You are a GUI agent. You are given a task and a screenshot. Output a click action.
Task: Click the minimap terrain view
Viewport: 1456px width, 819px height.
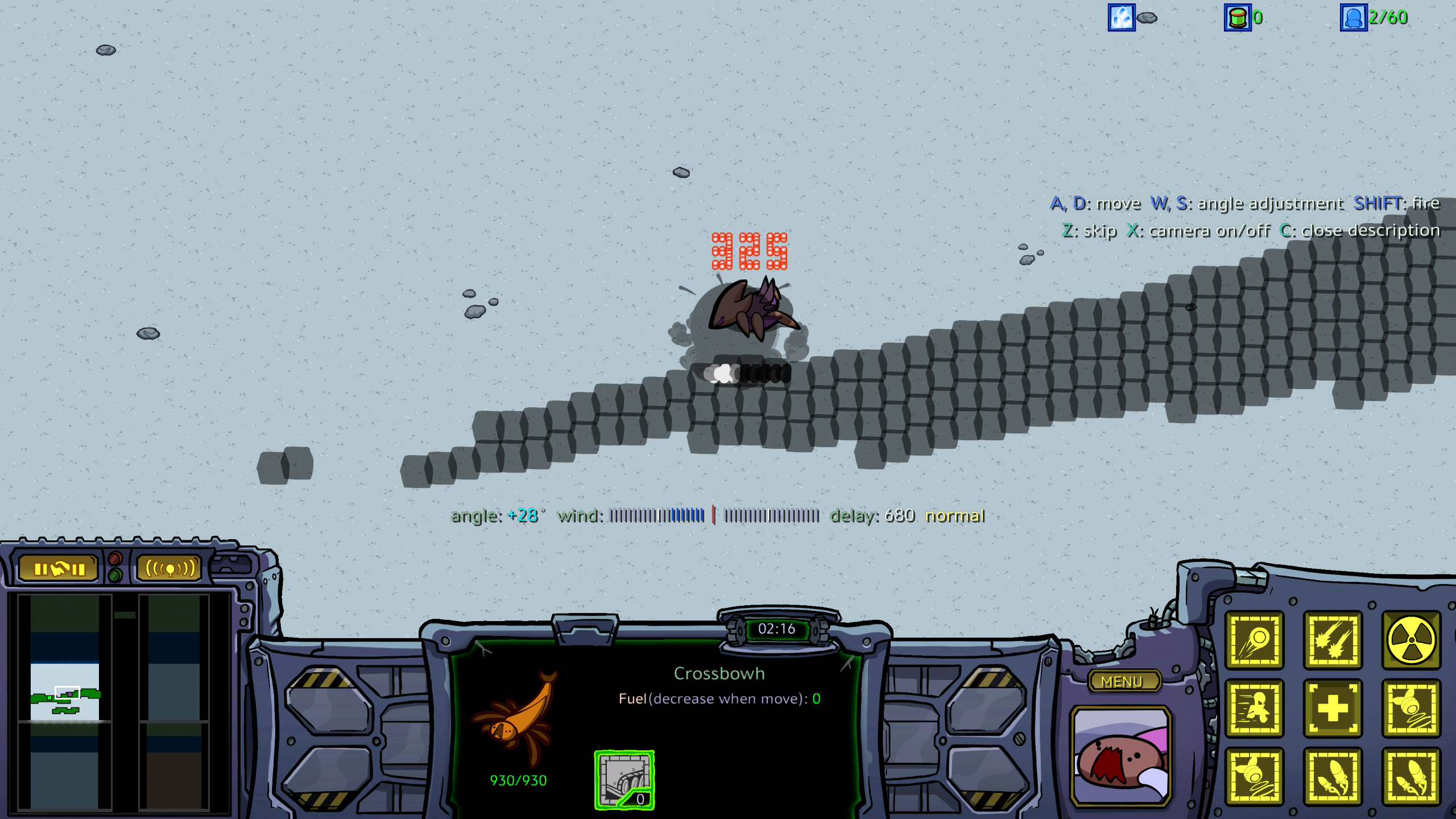coord(65,701)
